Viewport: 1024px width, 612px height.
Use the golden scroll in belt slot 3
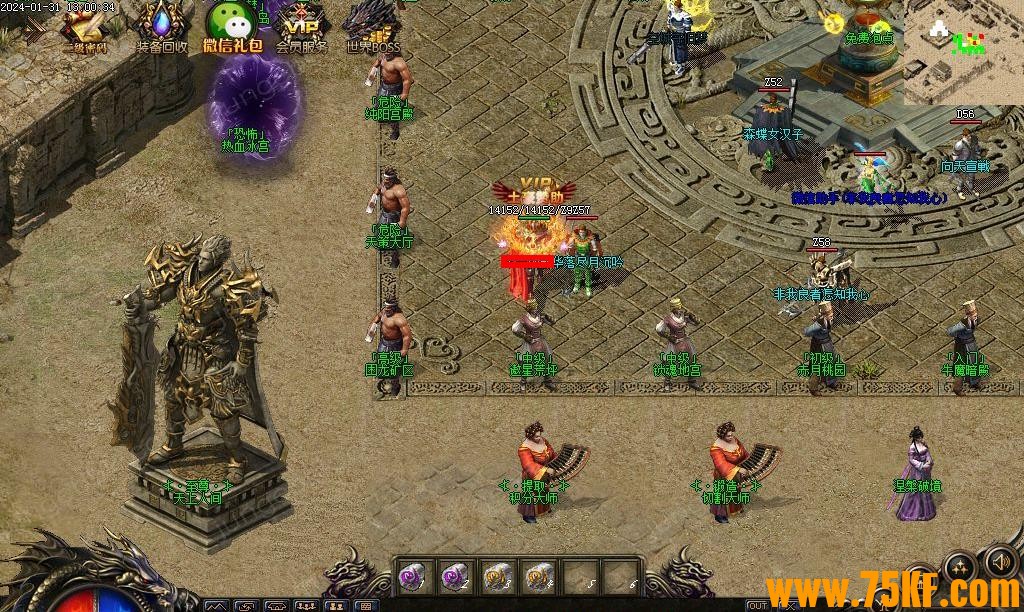click(x=497, y=575)
